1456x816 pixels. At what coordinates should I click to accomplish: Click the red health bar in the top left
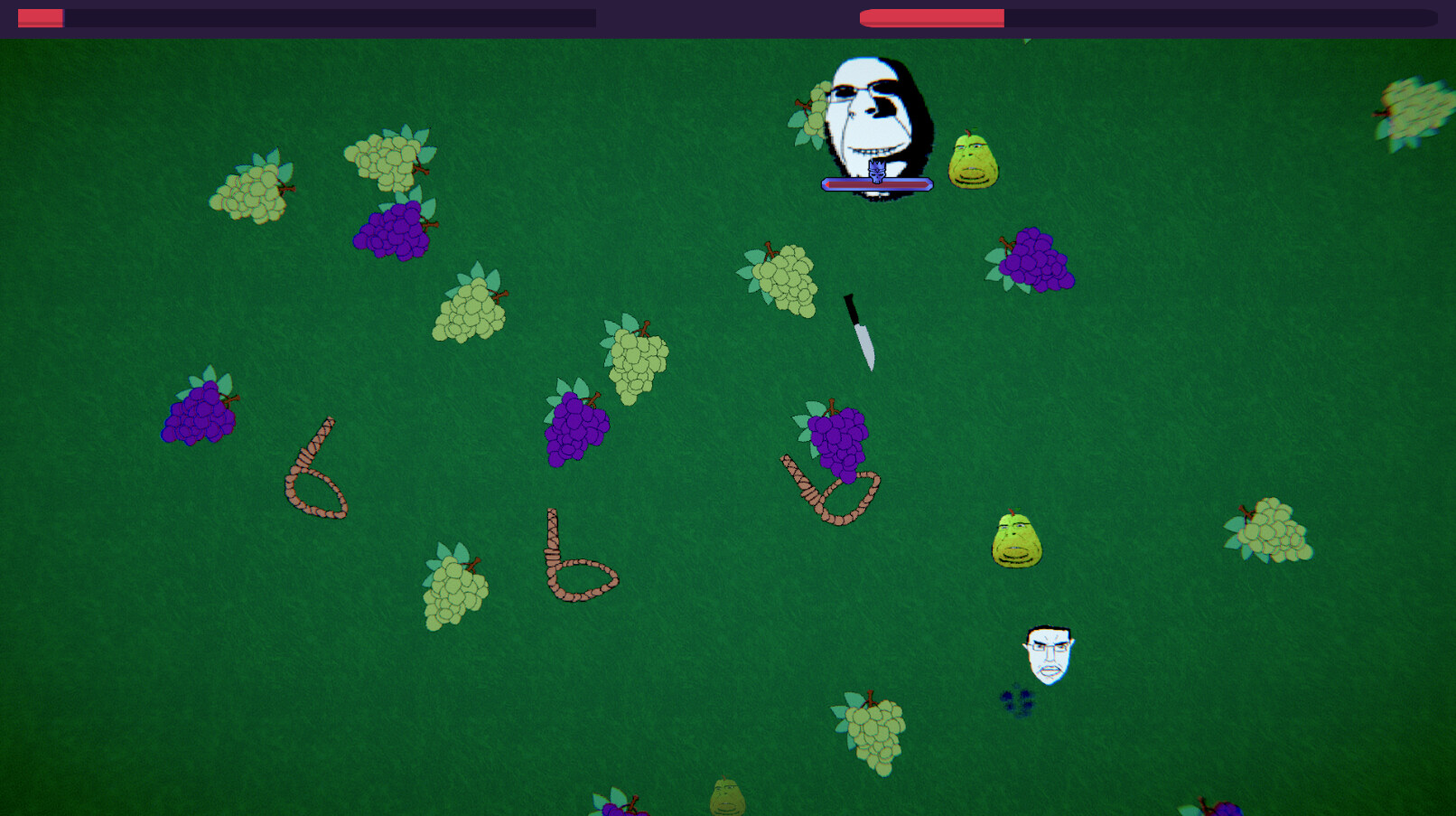pos(40,15)
